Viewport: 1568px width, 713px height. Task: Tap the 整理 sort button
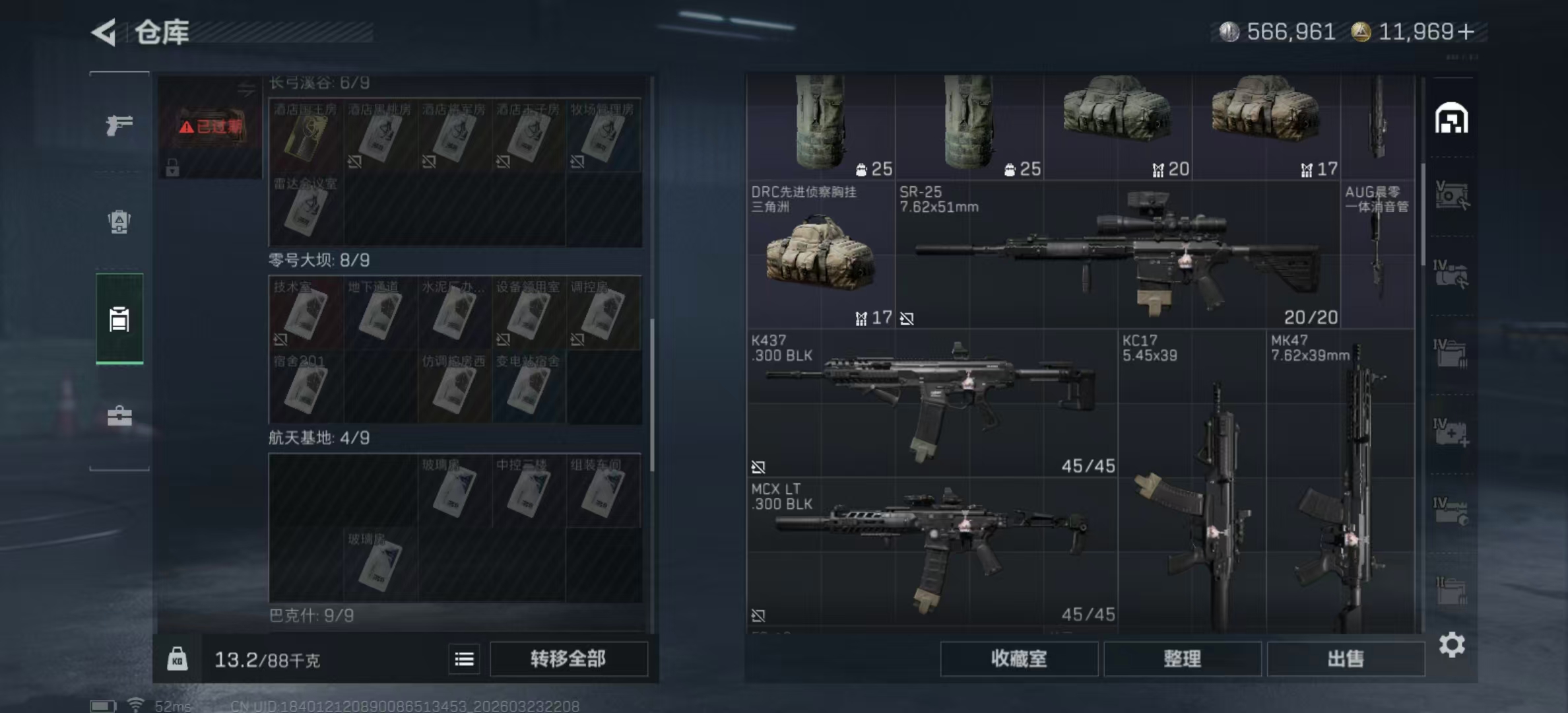coord(1182,659)
